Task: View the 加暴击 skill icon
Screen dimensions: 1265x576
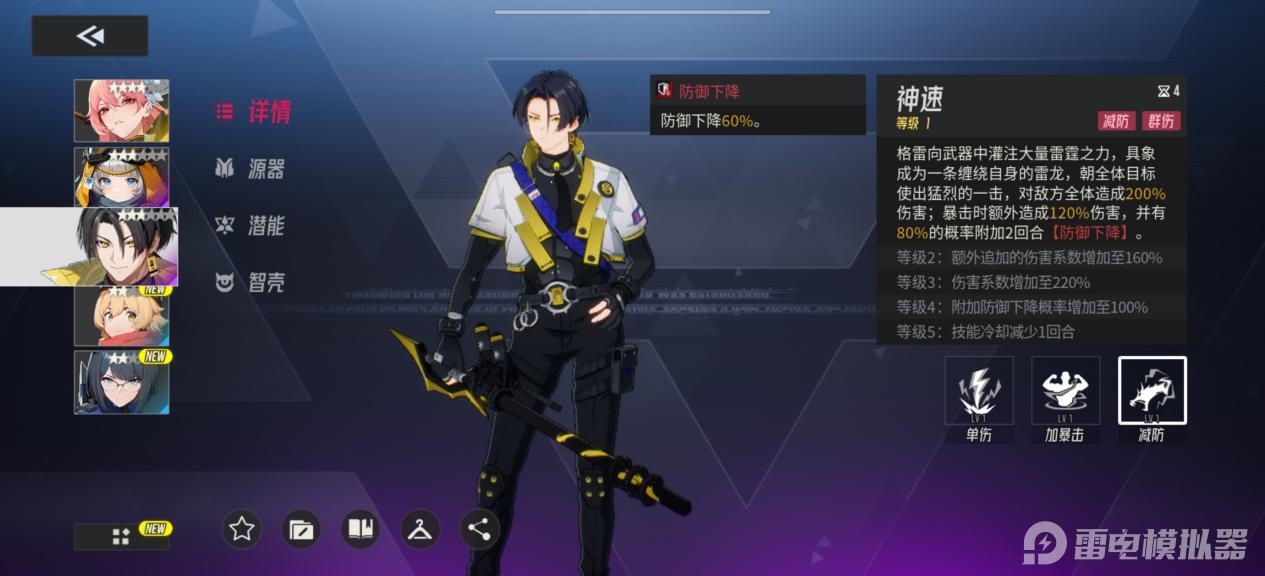Action: [1066, 391]
